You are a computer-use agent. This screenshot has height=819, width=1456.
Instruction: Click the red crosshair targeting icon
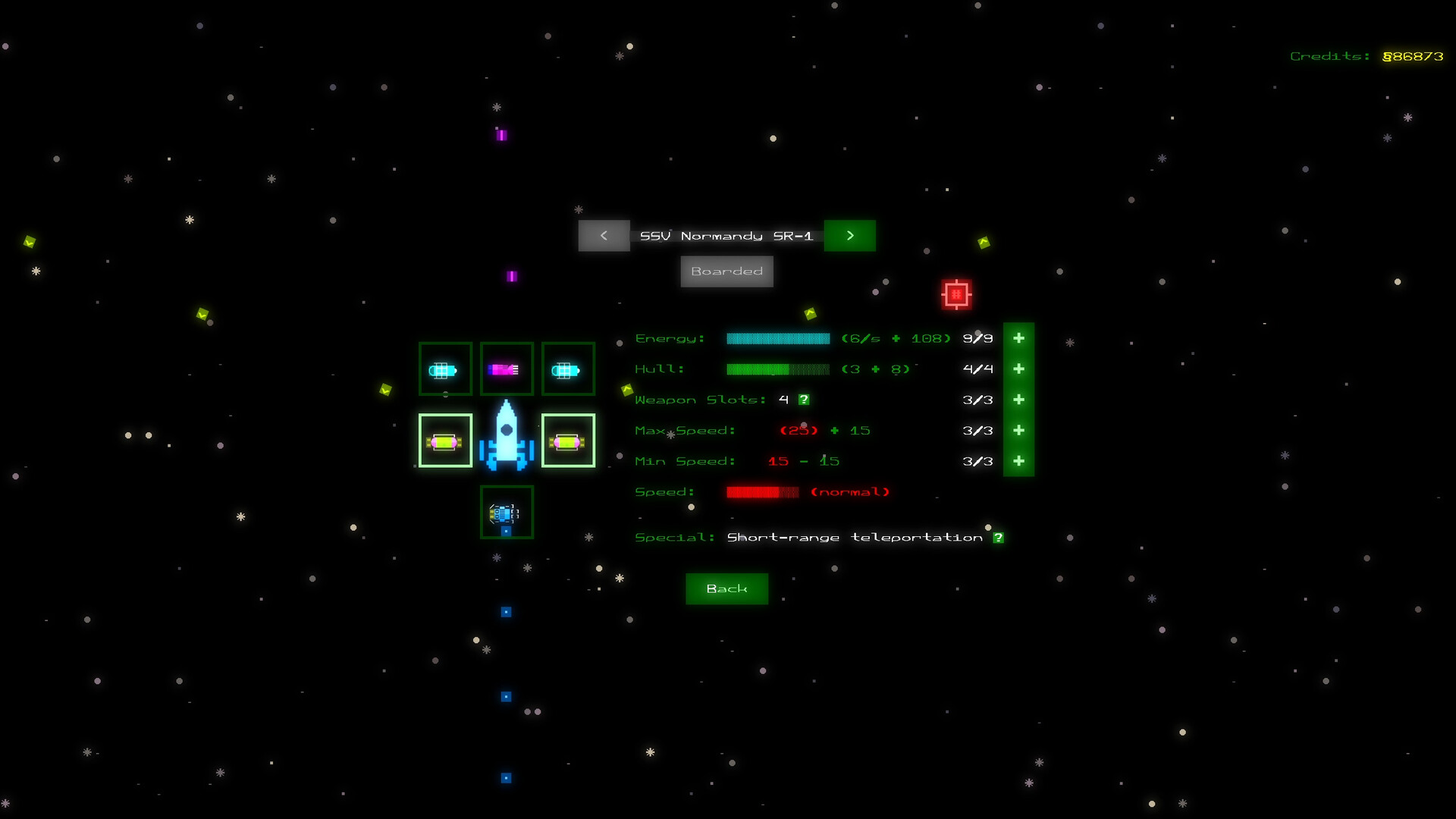coord(956,293)
